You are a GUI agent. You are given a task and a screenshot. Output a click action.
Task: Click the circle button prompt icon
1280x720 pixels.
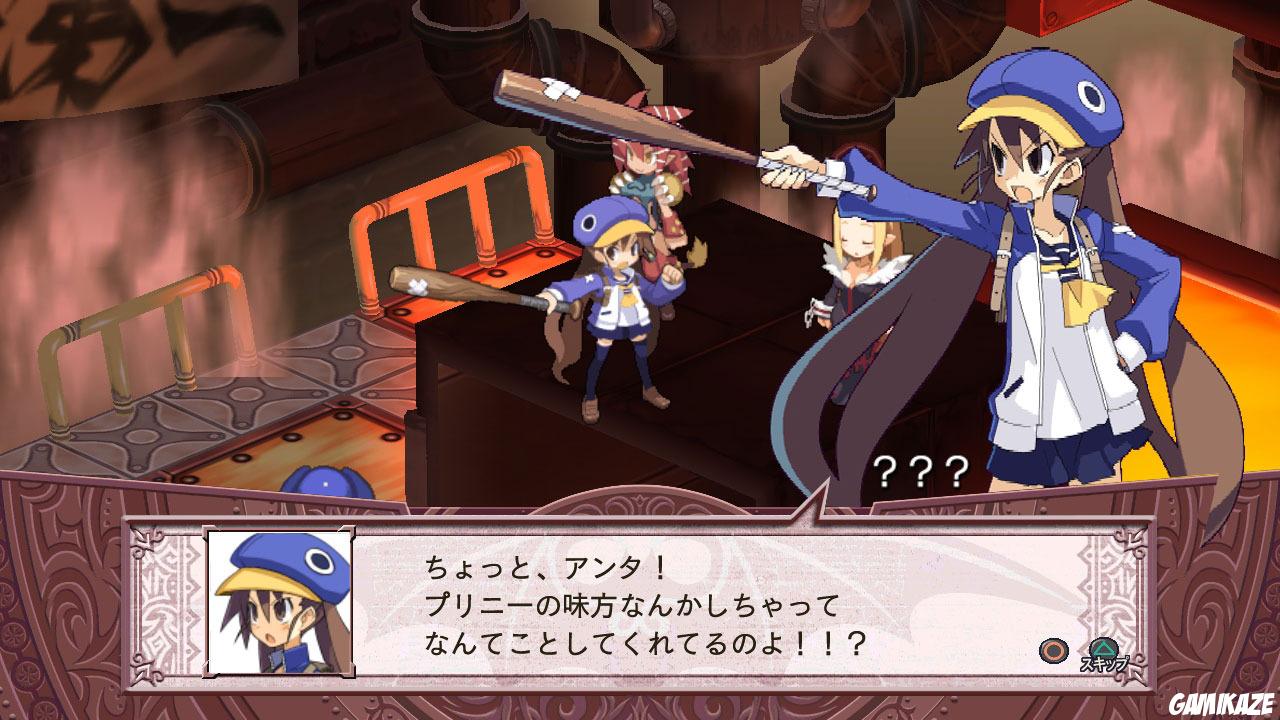[1052, 649]
